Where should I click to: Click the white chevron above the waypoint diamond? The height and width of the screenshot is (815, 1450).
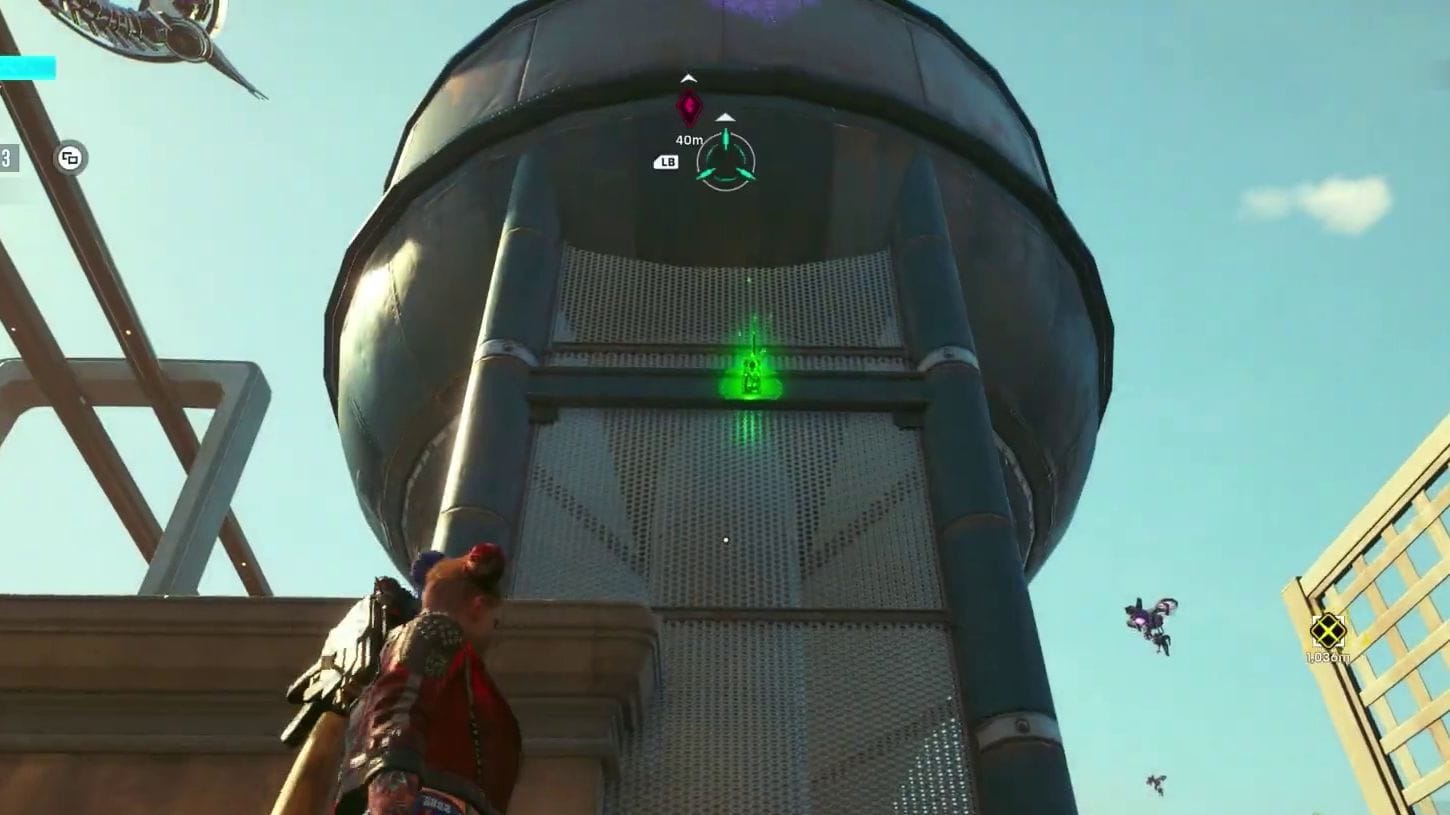688,77
